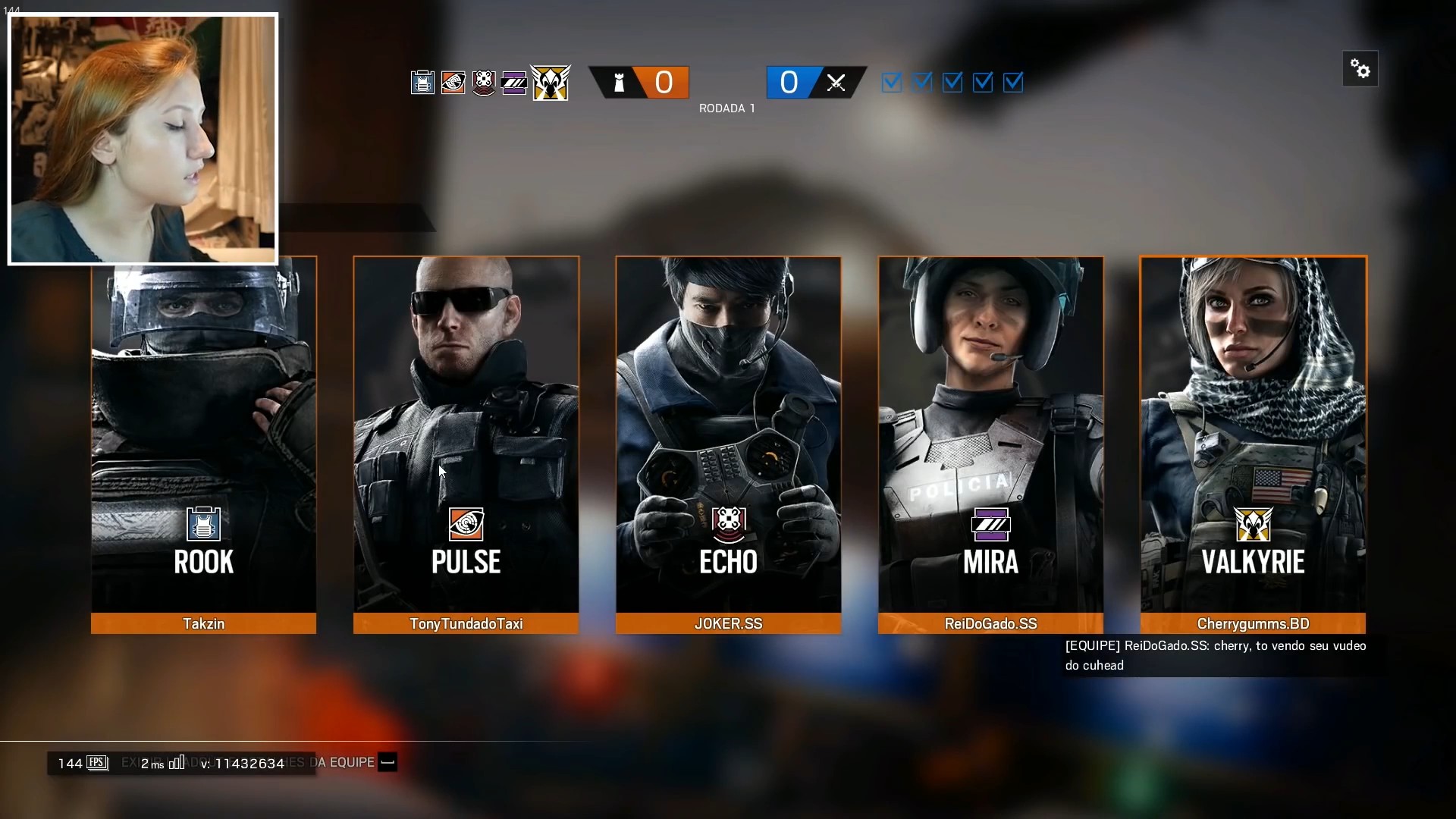Viewport: 1456px width, 819px height.
Task: Click the Takzin player name bar
Action: pos(203,623)
